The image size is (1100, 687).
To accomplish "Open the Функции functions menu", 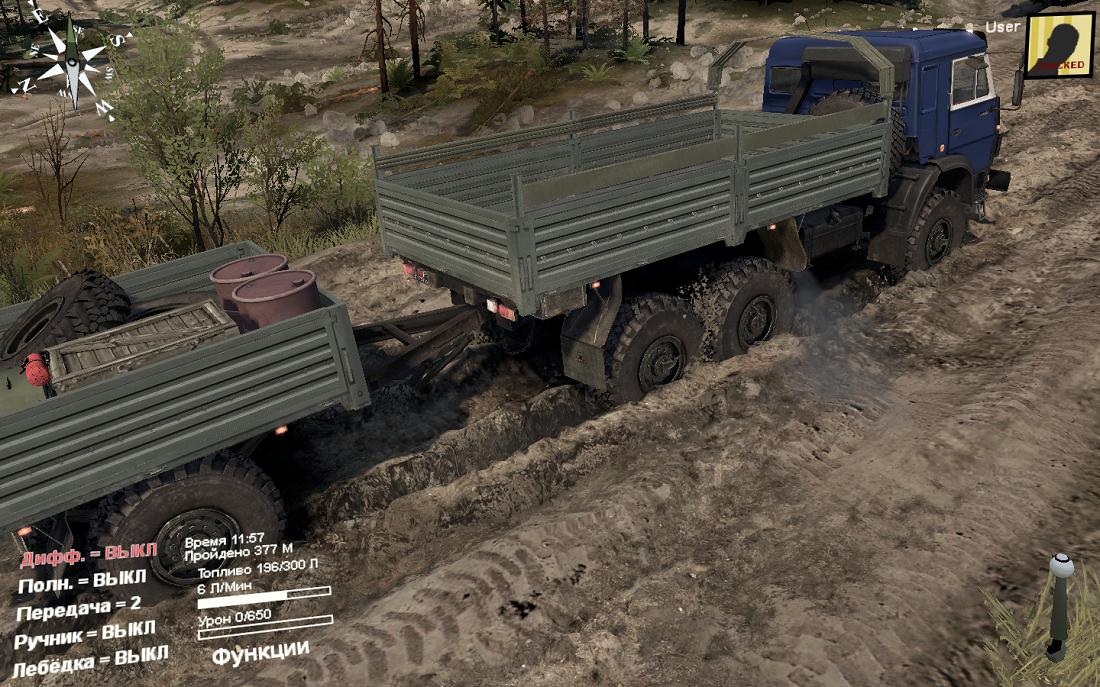I will pos(260,651).
